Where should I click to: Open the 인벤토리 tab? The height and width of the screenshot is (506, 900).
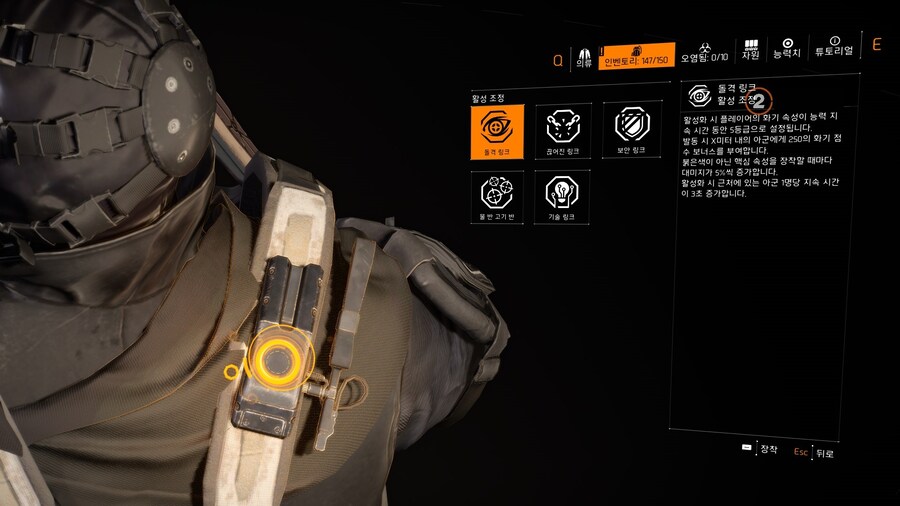point(637,57)
